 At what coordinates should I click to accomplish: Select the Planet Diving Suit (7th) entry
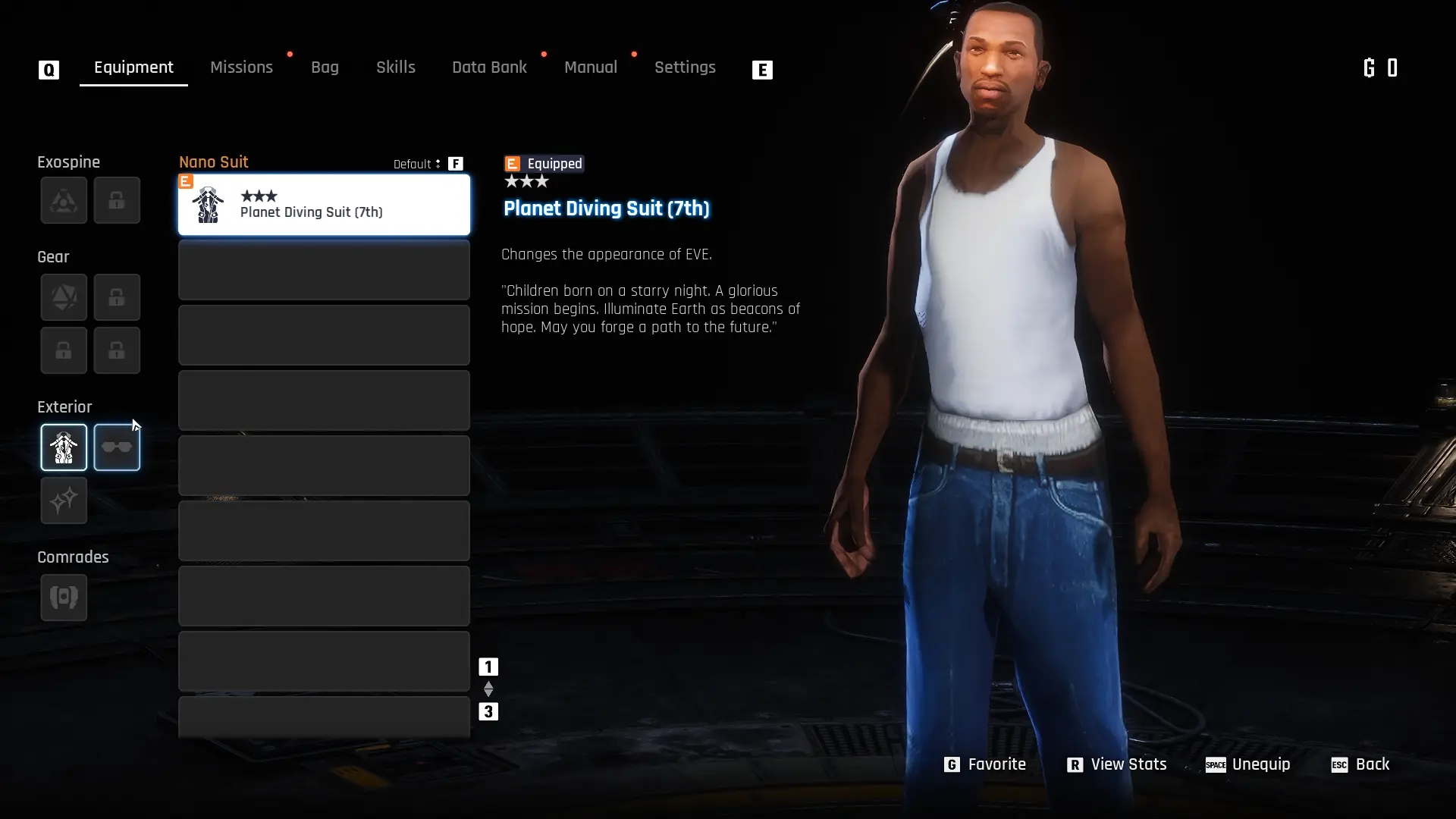pos(324,205)
